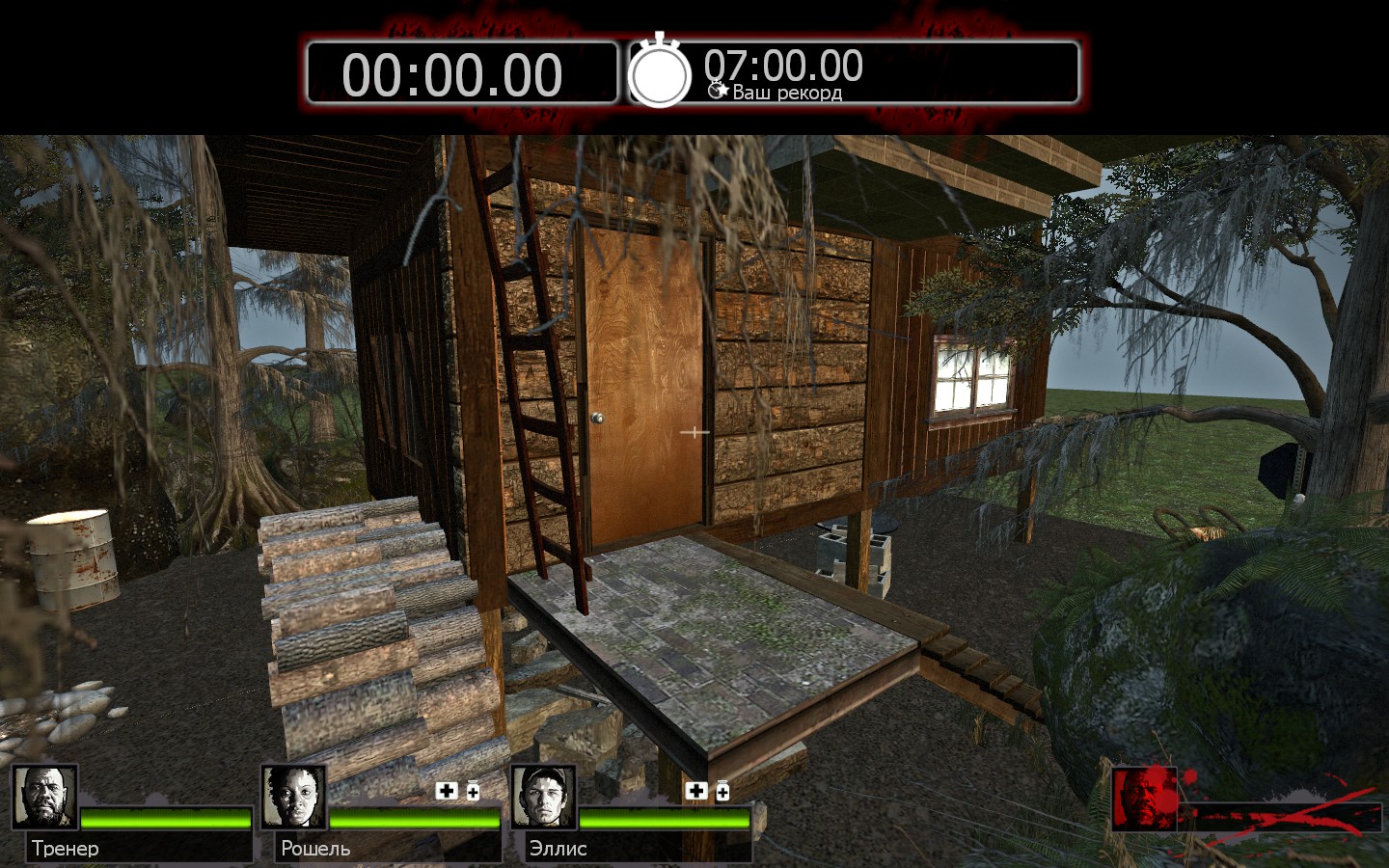
Task: Click the first aid kit icon above Эллис
Action: (x=695, y=791)
